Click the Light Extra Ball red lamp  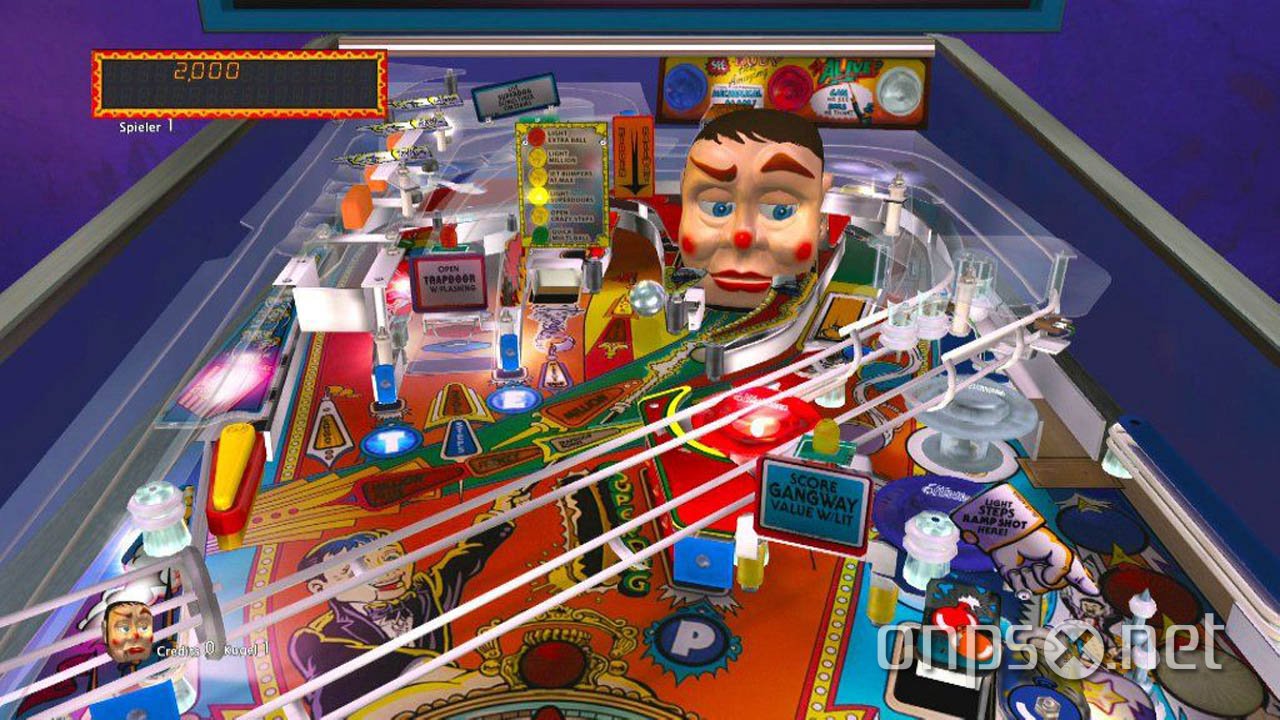535,138
